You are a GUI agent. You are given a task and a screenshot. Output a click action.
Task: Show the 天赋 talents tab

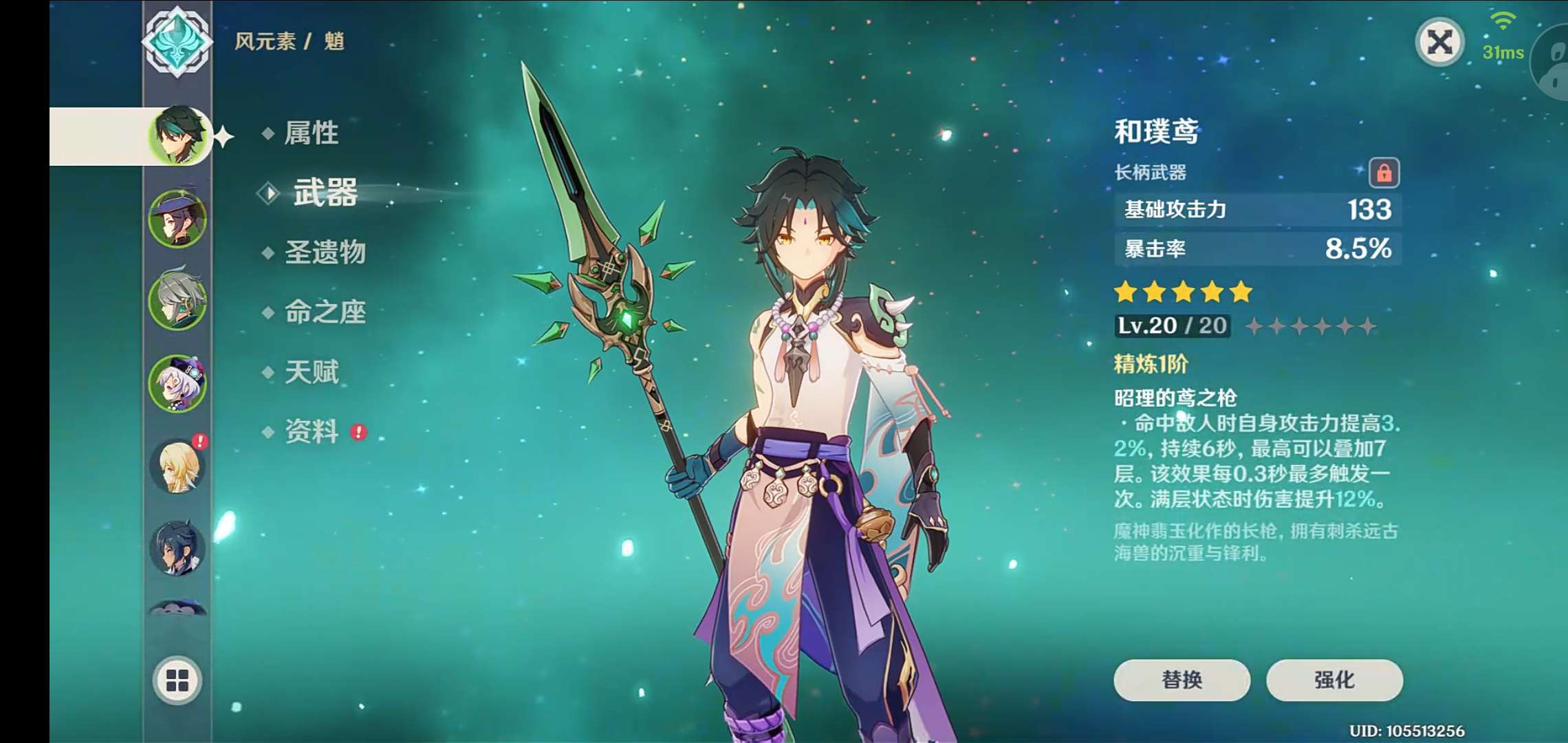pos(312,372)
